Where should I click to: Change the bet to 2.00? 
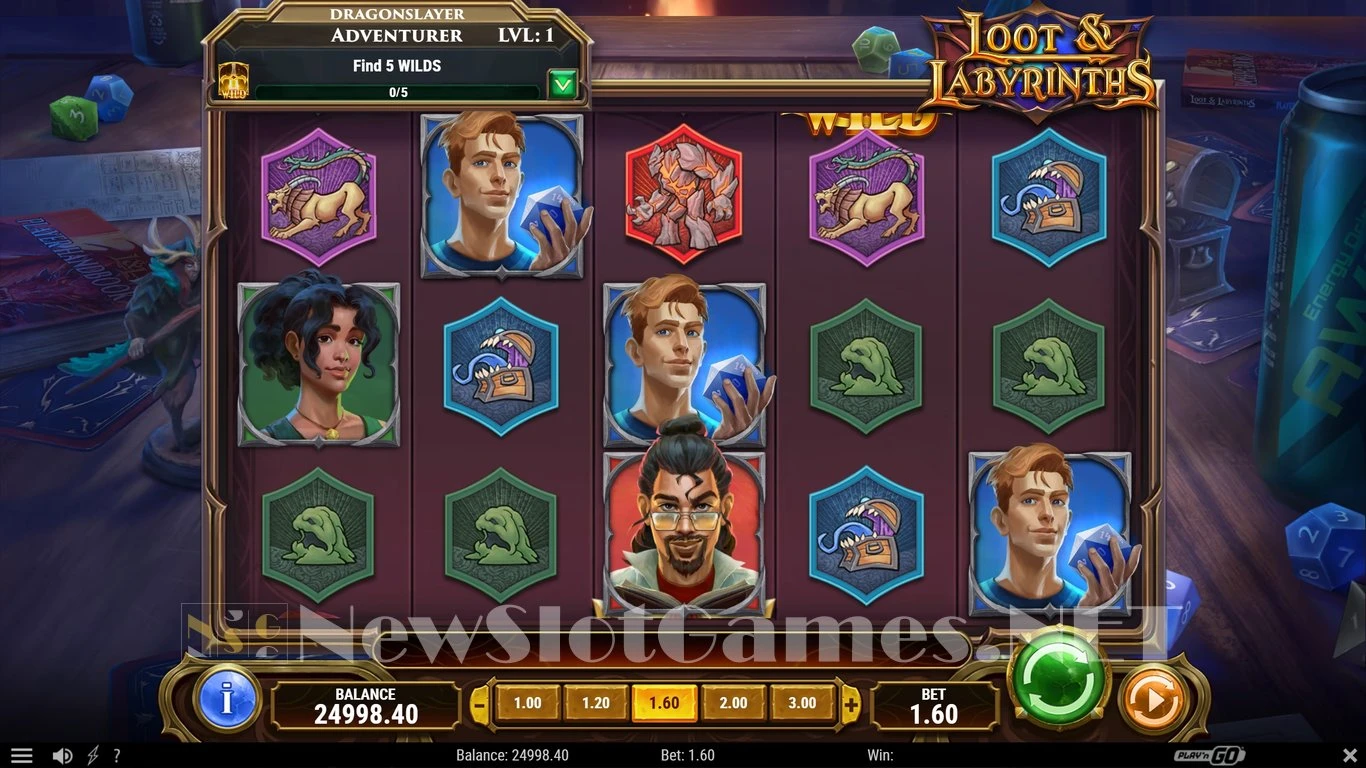coord(733,703)
